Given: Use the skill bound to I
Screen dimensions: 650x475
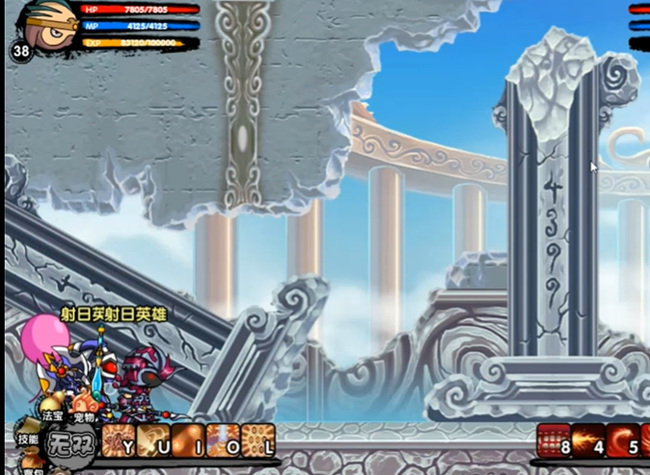Looking at the screenshot, I should tap(189, 440).
